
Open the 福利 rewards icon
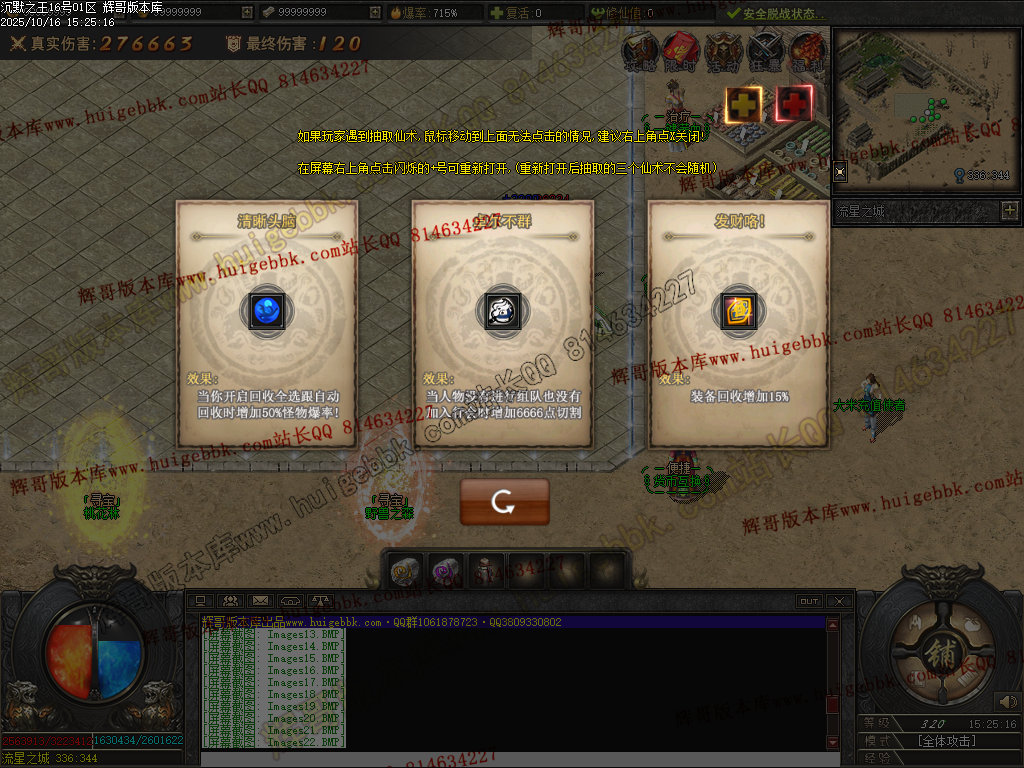[807, 50]
